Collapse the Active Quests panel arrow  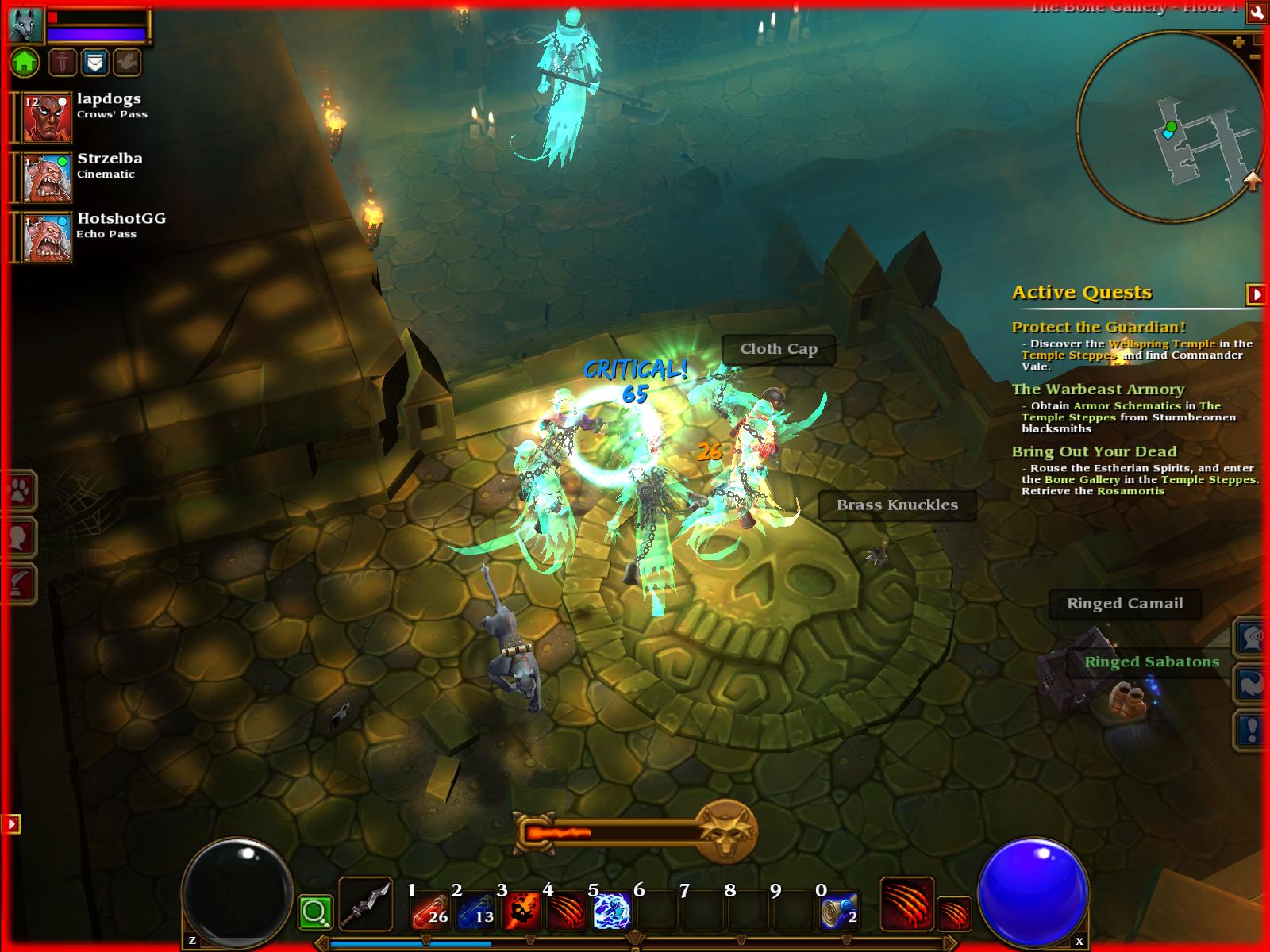(1256, 294)
